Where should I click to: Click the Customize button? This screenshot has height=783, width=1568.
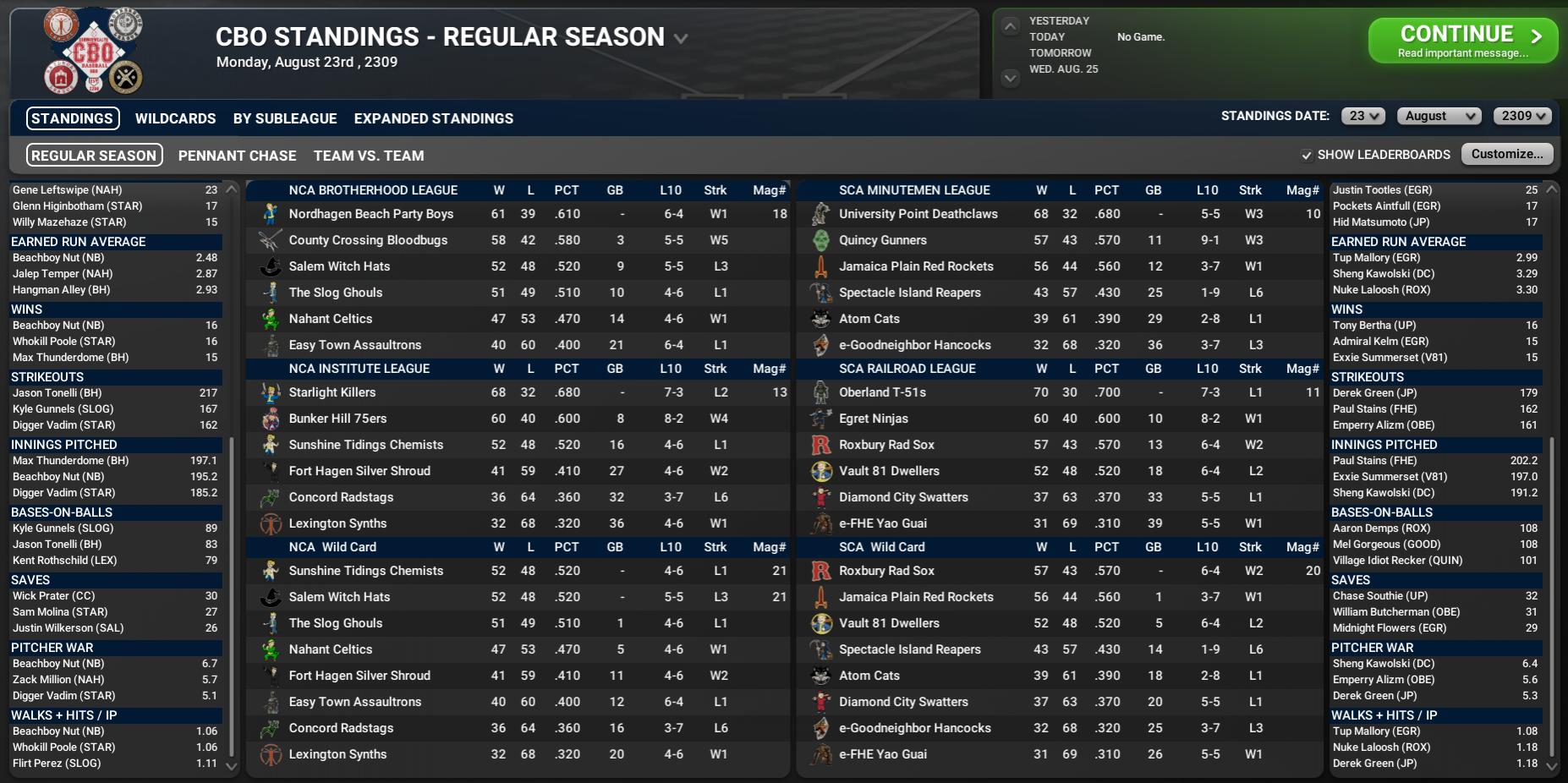(1507, 154)
